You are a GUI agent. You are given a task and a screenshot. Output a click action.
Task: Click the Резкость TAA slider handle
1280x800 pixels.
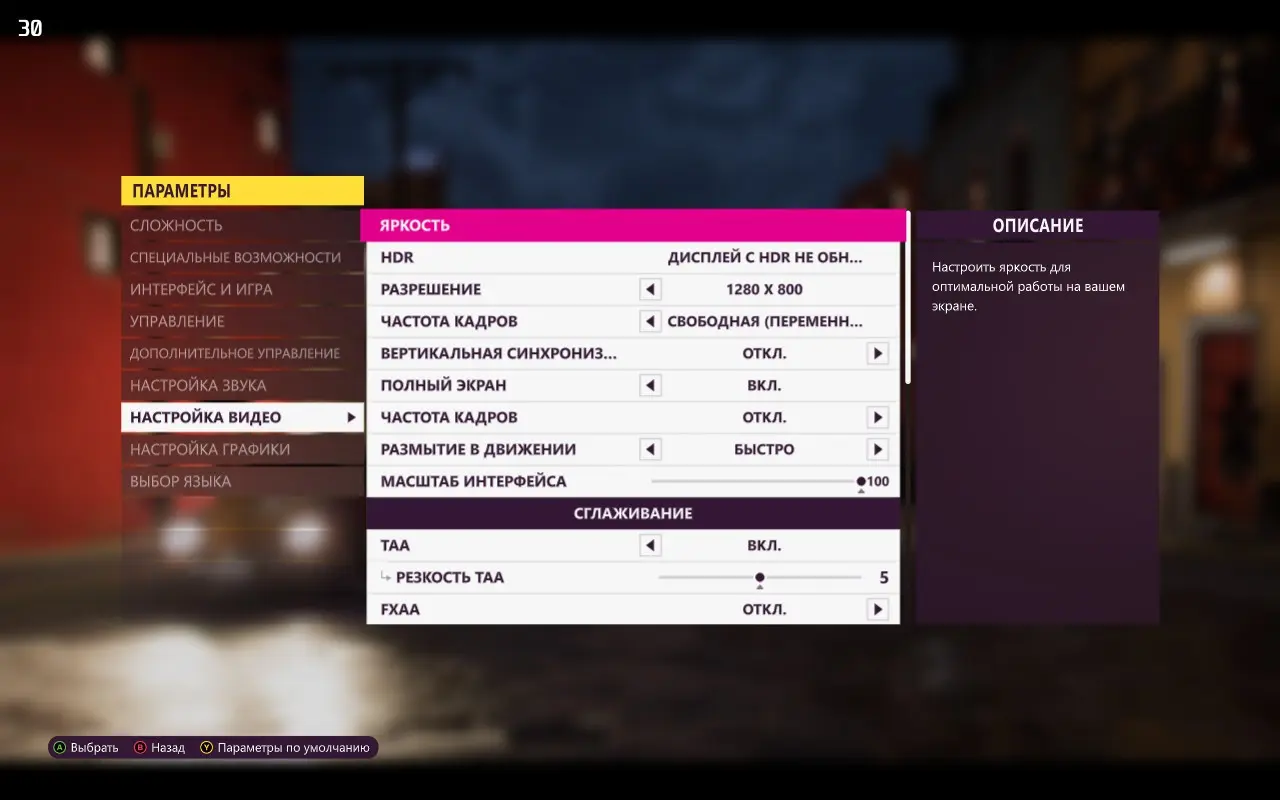(760, 577)
